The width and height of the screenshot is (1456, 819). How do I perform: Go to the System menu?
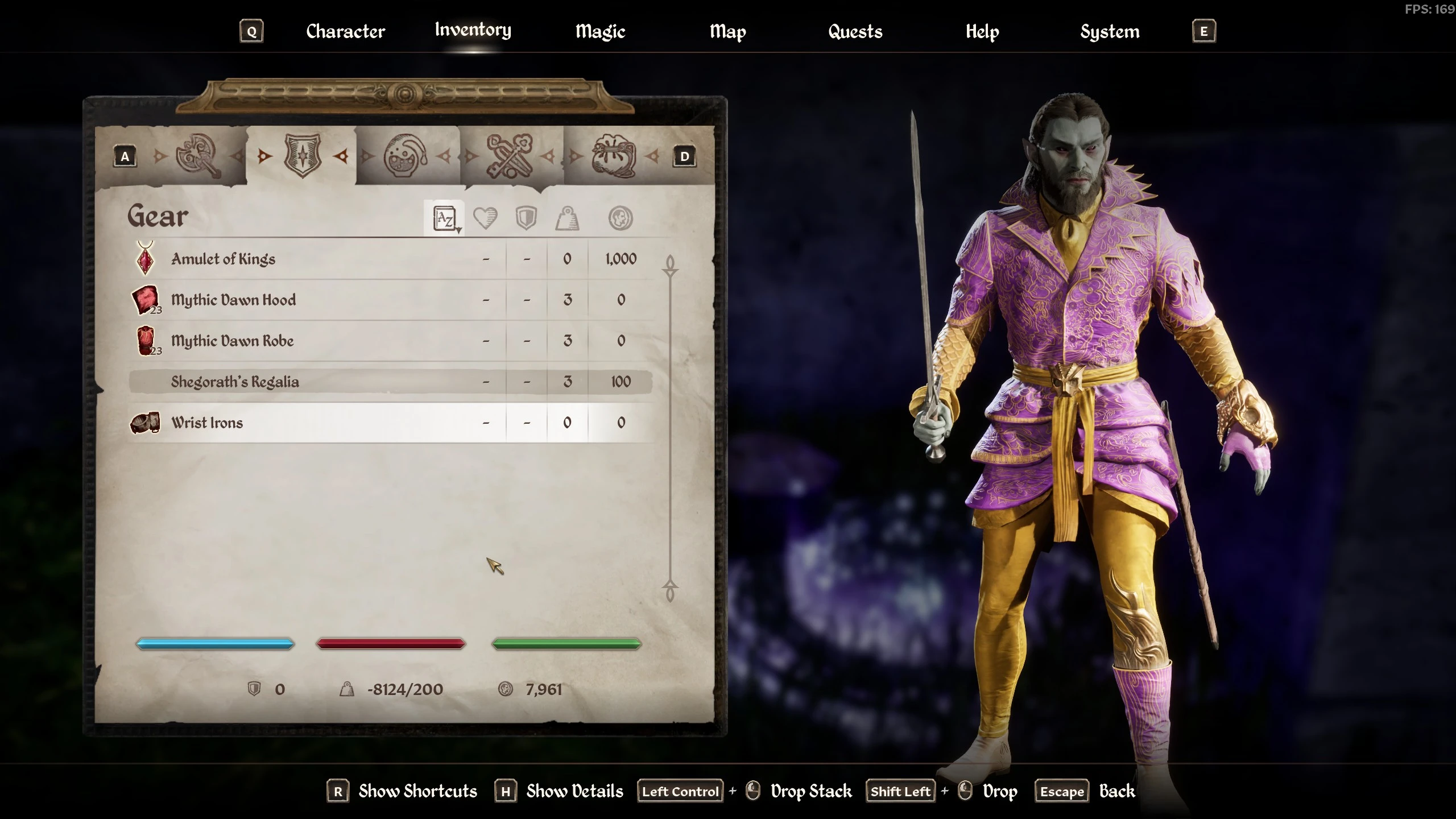pyautogui.click(x=1110, y=31)
